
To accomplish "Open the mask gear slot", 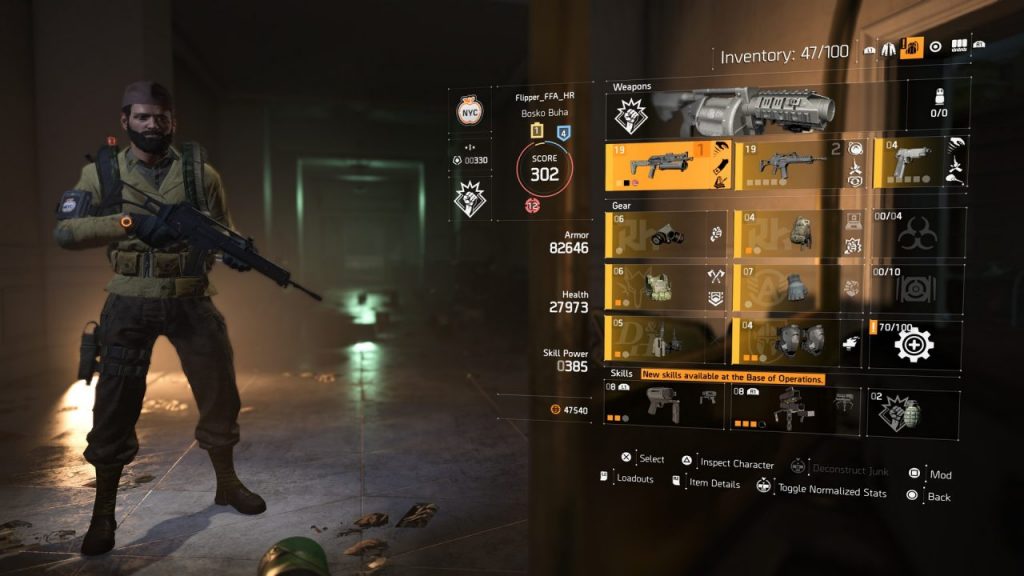I will (666, 234).
